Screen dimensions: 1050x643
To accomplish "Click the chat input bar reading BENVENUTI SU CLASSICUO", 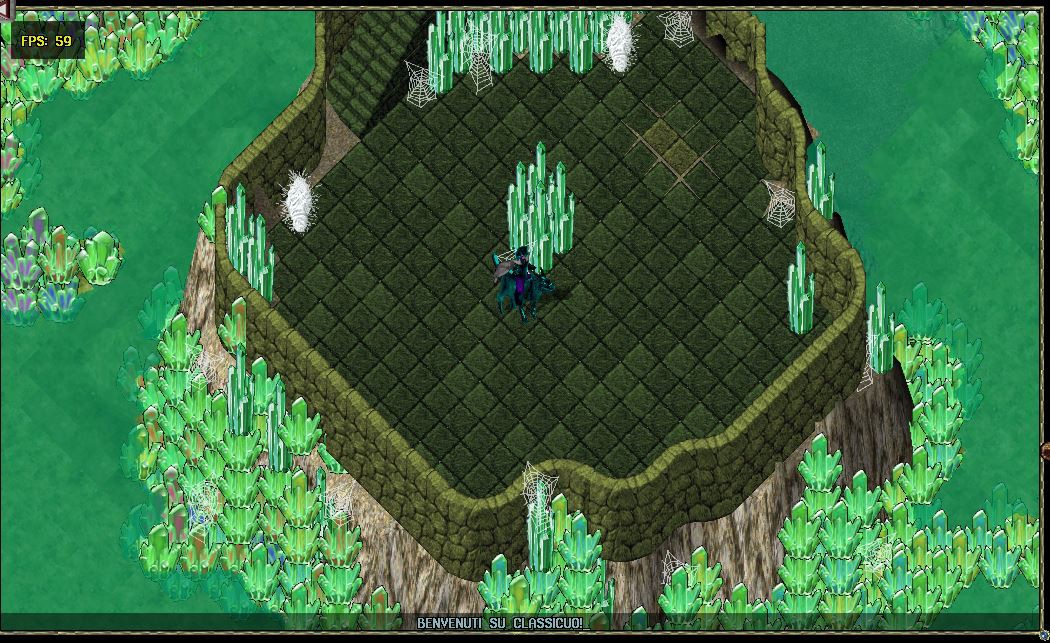I will coord(500,623).
